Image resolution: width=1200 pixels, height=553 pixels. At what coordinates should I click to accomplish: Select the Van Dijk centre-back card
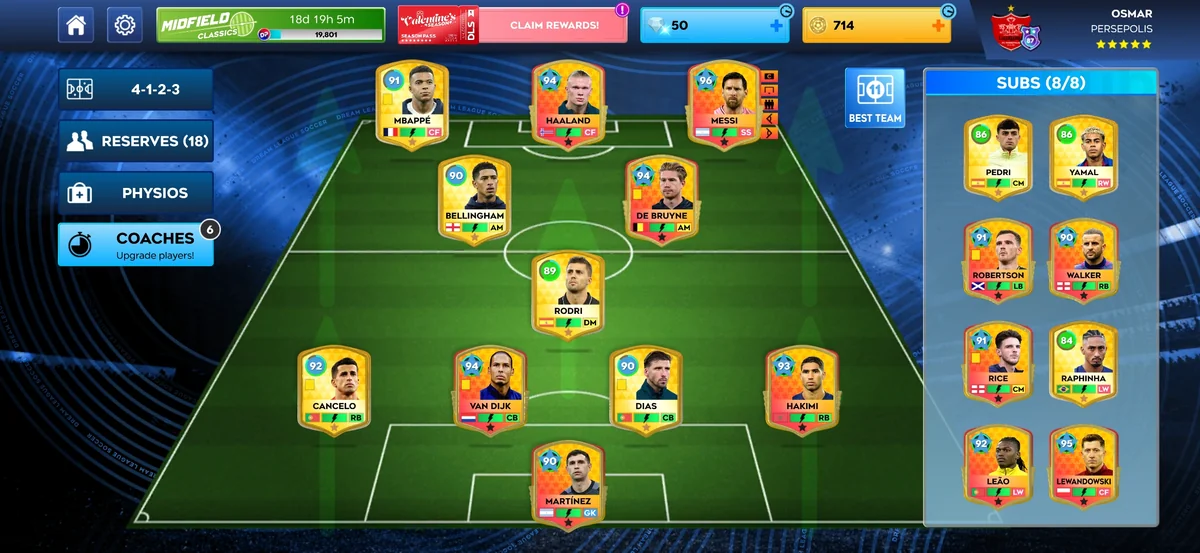click(x=490, y=390)
